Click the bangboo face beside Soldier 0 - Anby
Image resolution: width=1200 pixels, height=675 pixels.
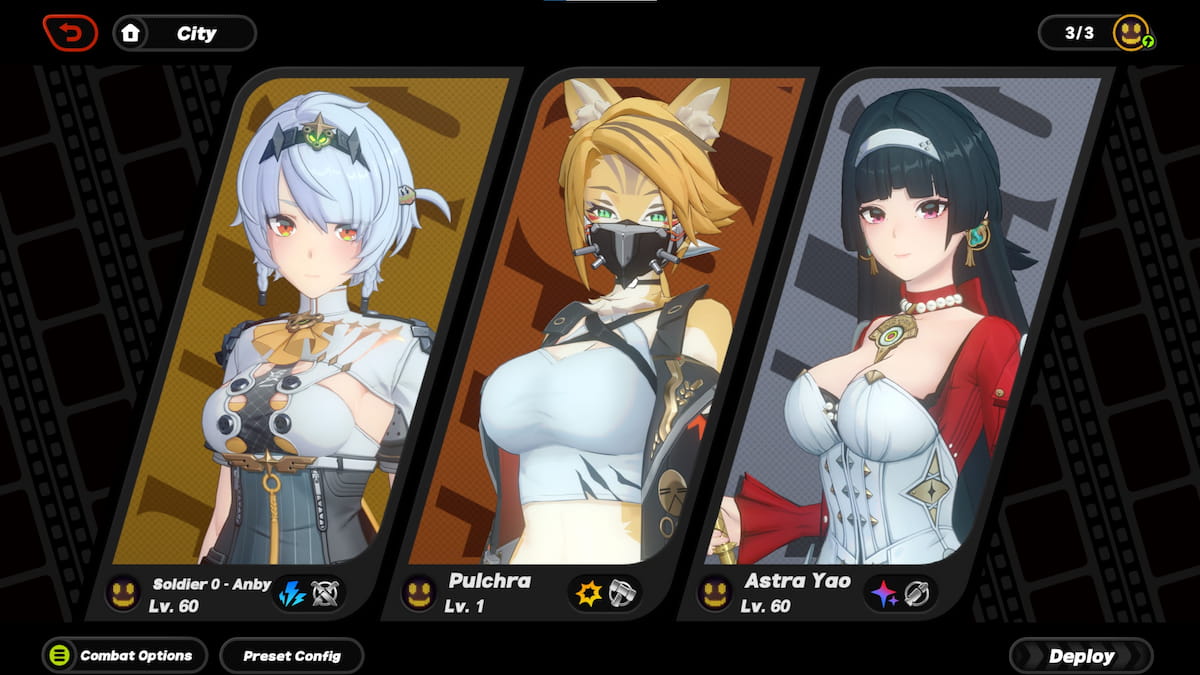[x=123, y=593]
